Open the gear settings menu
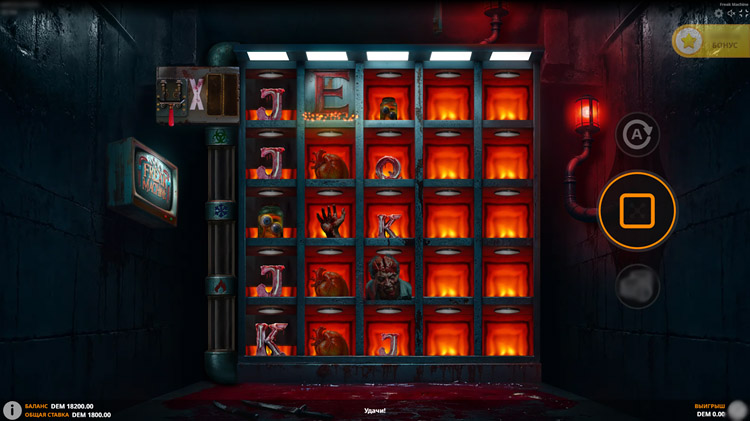Image resolution: width=750 pixels, height=421 pixels. [719, 13]
